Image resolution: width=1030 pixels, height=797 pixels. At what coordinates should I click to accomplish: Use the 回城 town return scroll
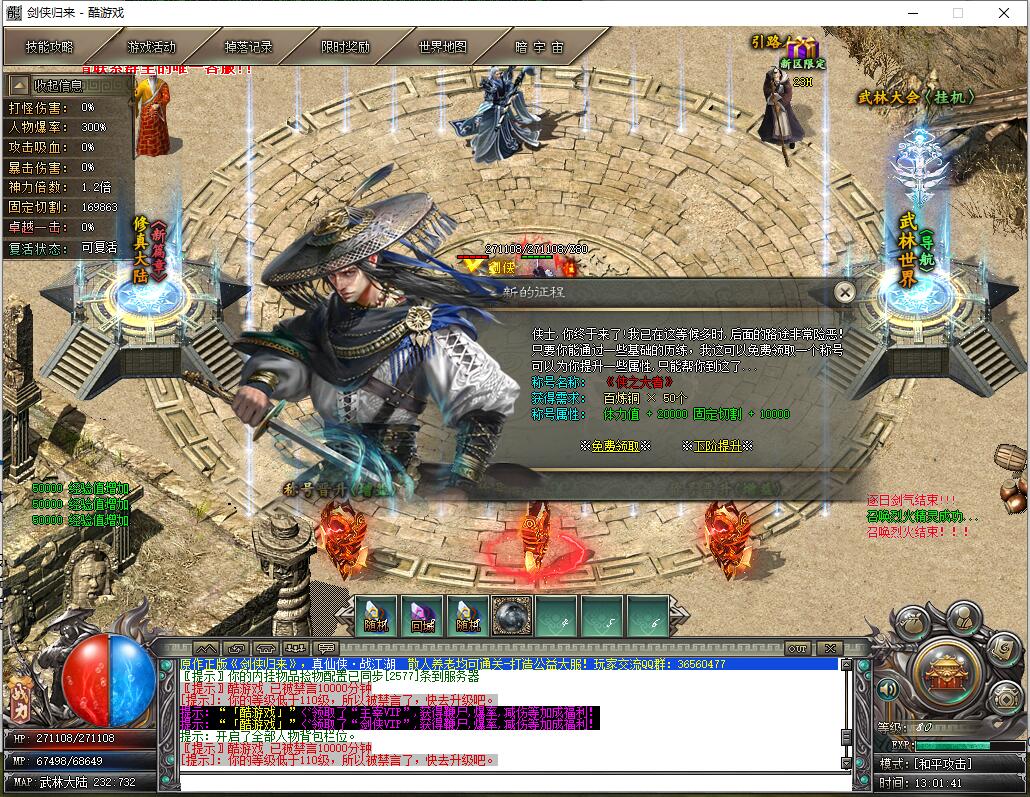pos(423,616)
